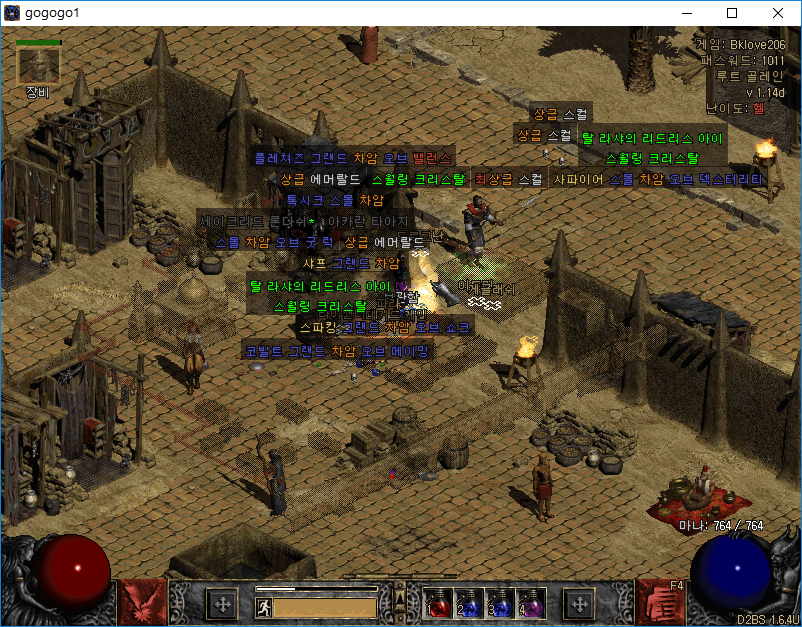The width and height of the screenshot is (802, 627).
Task: Use the blue mana potion in belt slot 3
Action: coord(499,603)
